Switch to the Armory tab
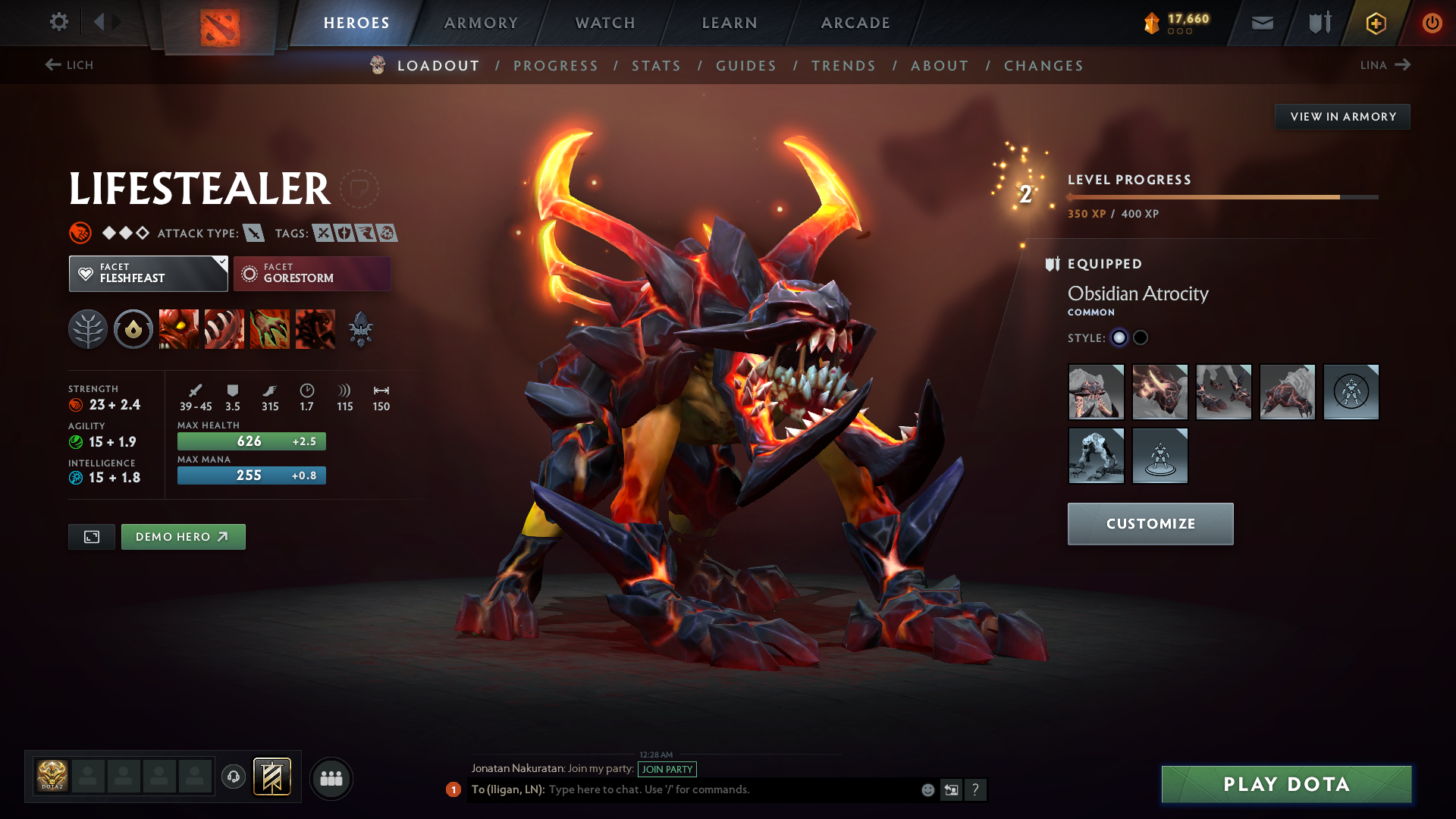 click(481, 23)
